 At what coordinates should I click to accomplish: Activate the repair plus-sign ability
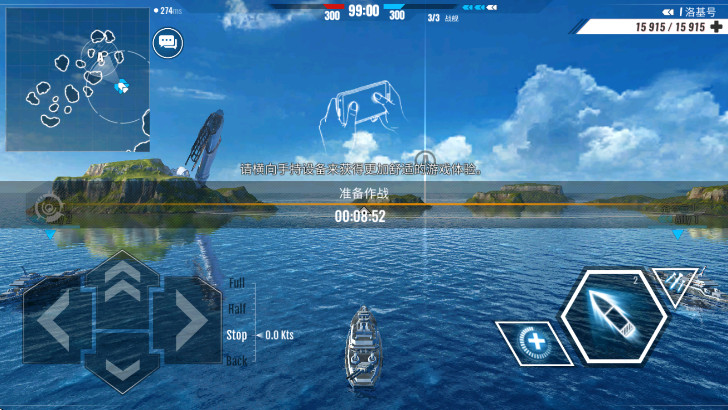(536, 342)
